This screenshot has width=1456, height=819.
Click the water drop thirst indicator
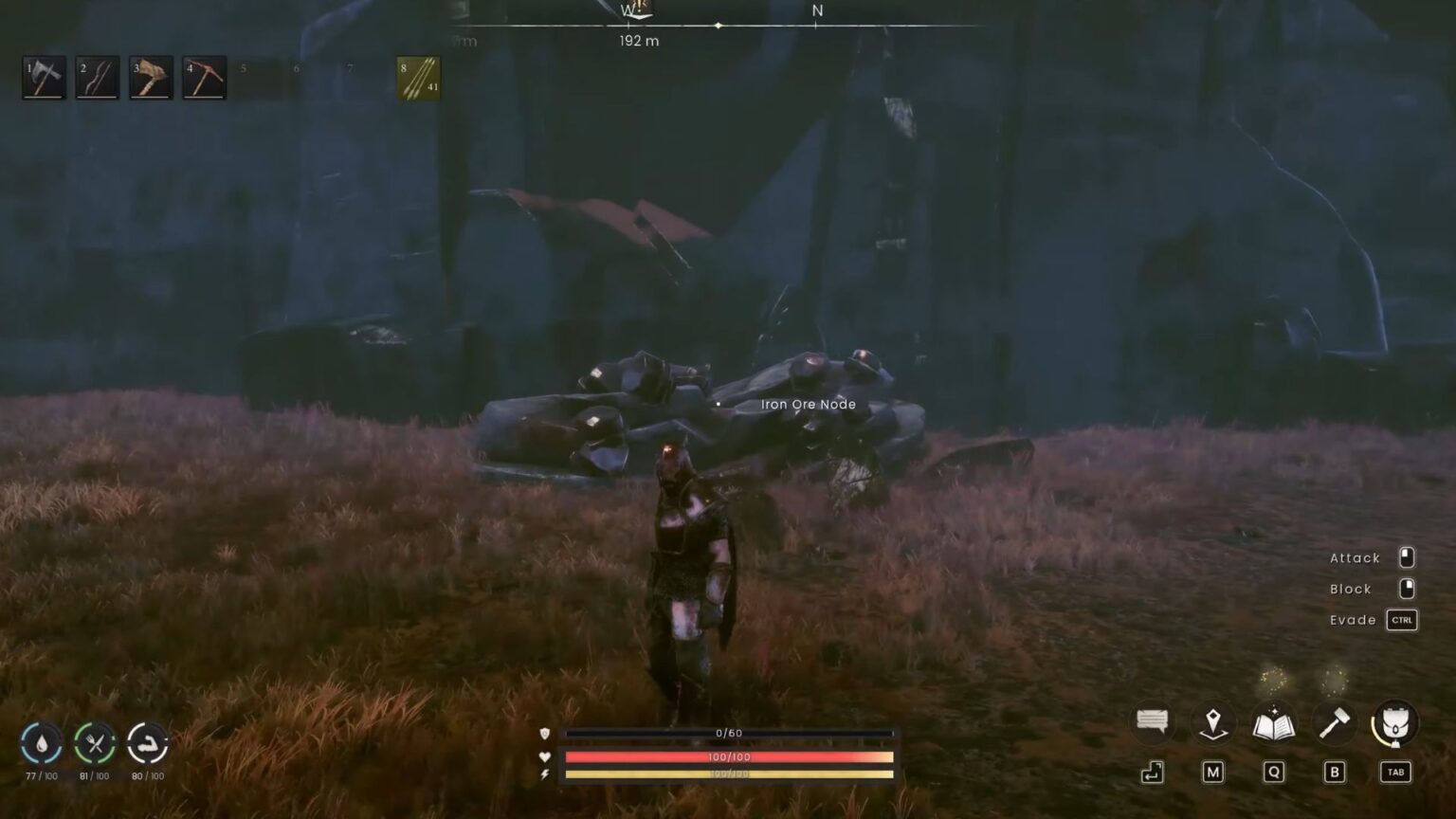[40, 745]
